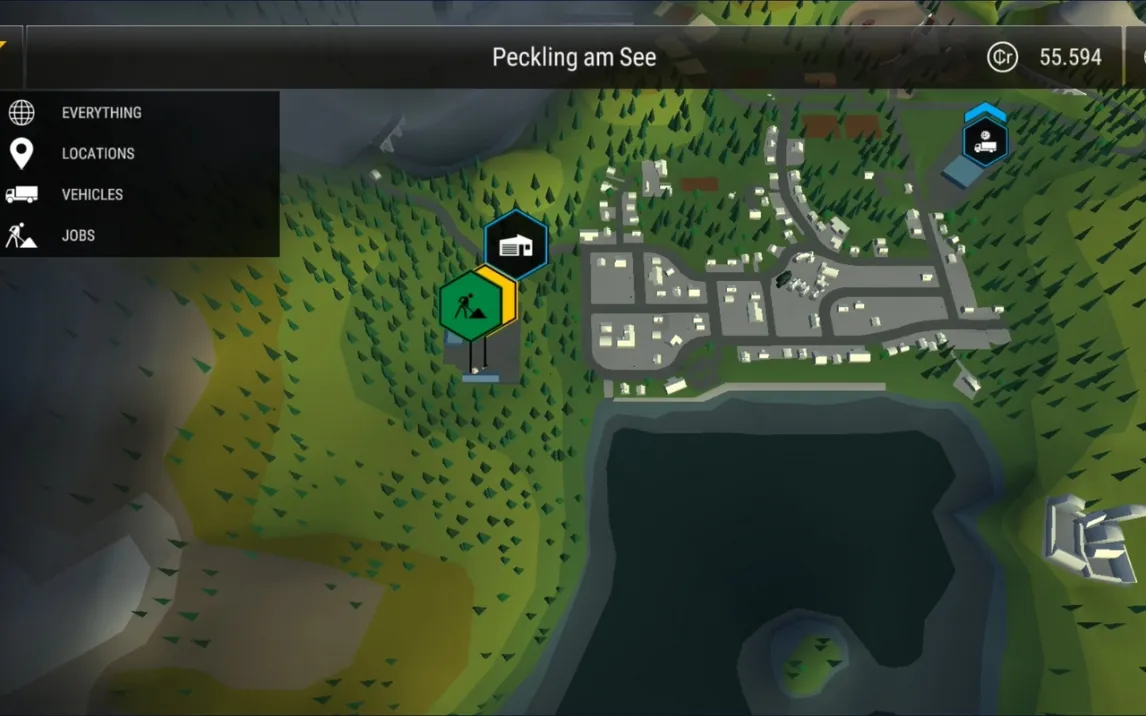Select the garage building map marker

[x=516, y=245]
